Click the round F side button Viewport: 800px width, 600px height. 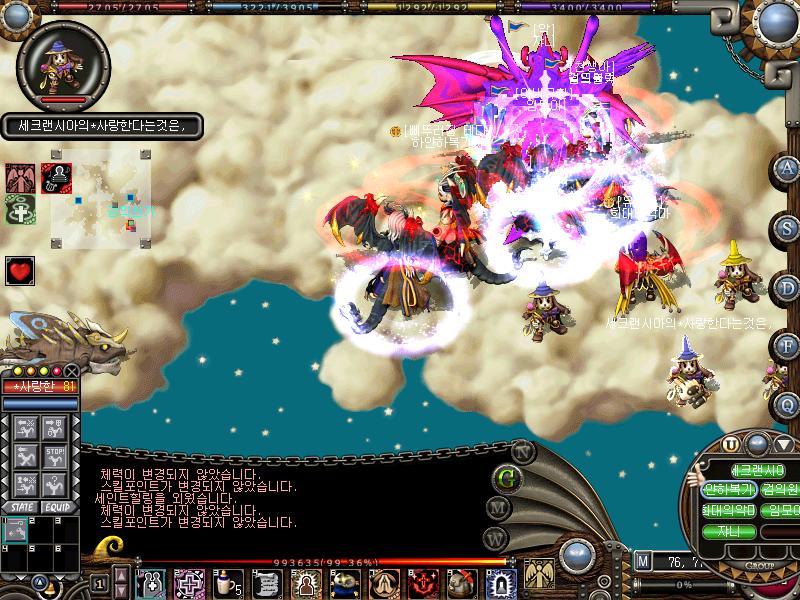pos(788,346)
